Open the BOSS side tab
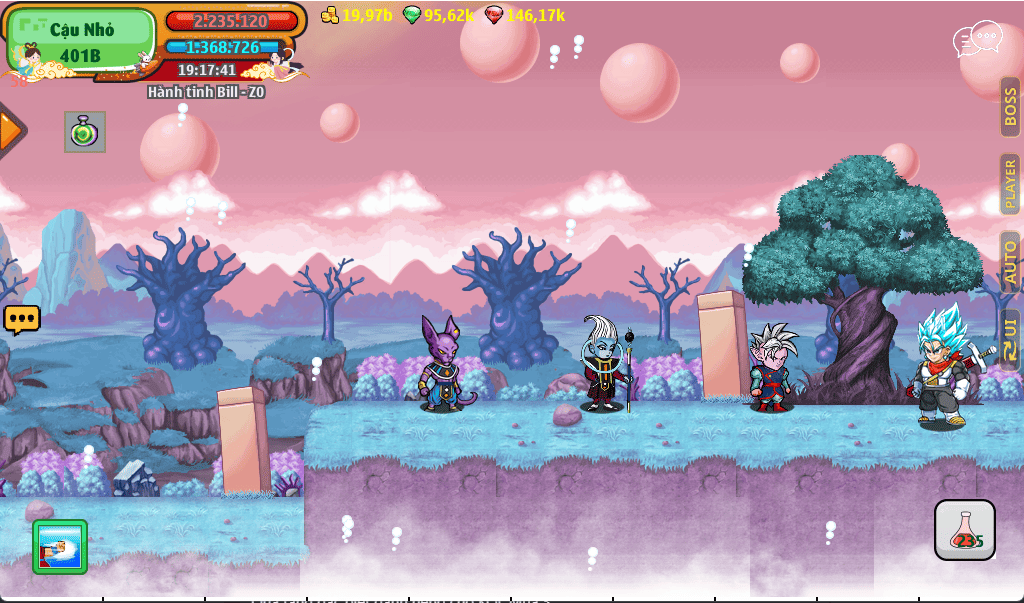The width and height of the screenshot is (1024, 603). point(1010,107)
